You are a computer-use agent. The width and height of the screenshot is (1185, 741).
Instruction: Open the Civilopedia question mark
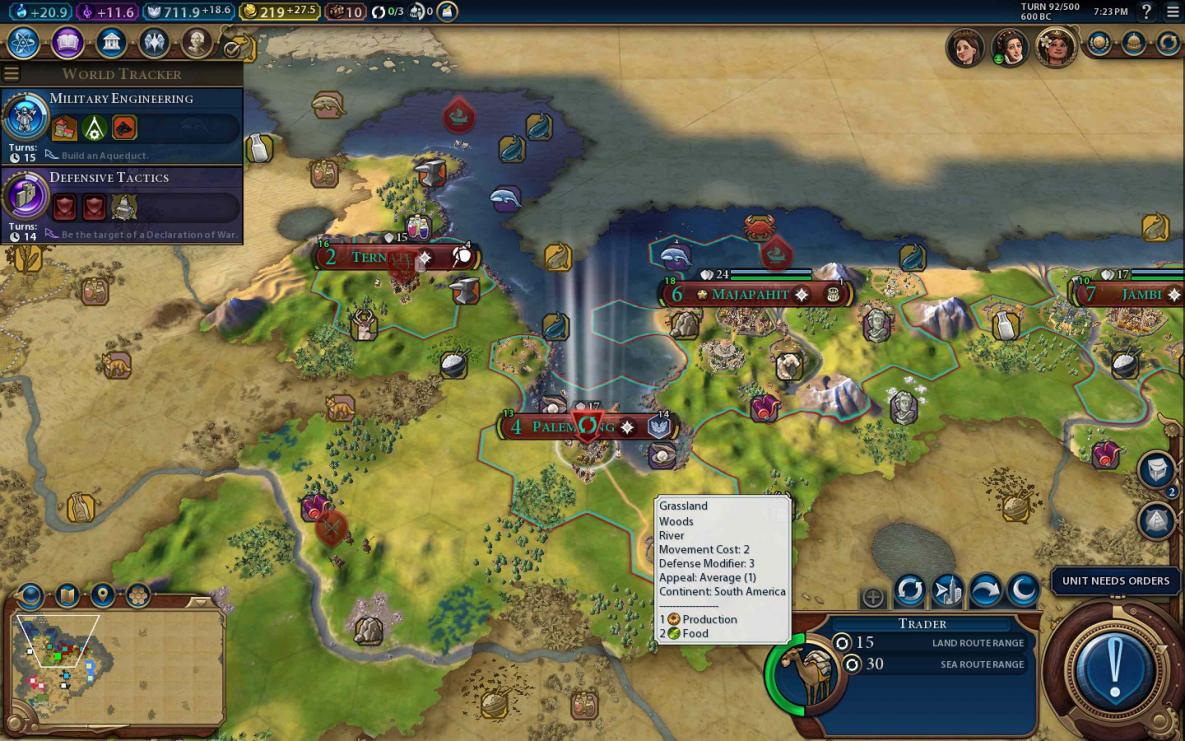[x=1146, y=12]
